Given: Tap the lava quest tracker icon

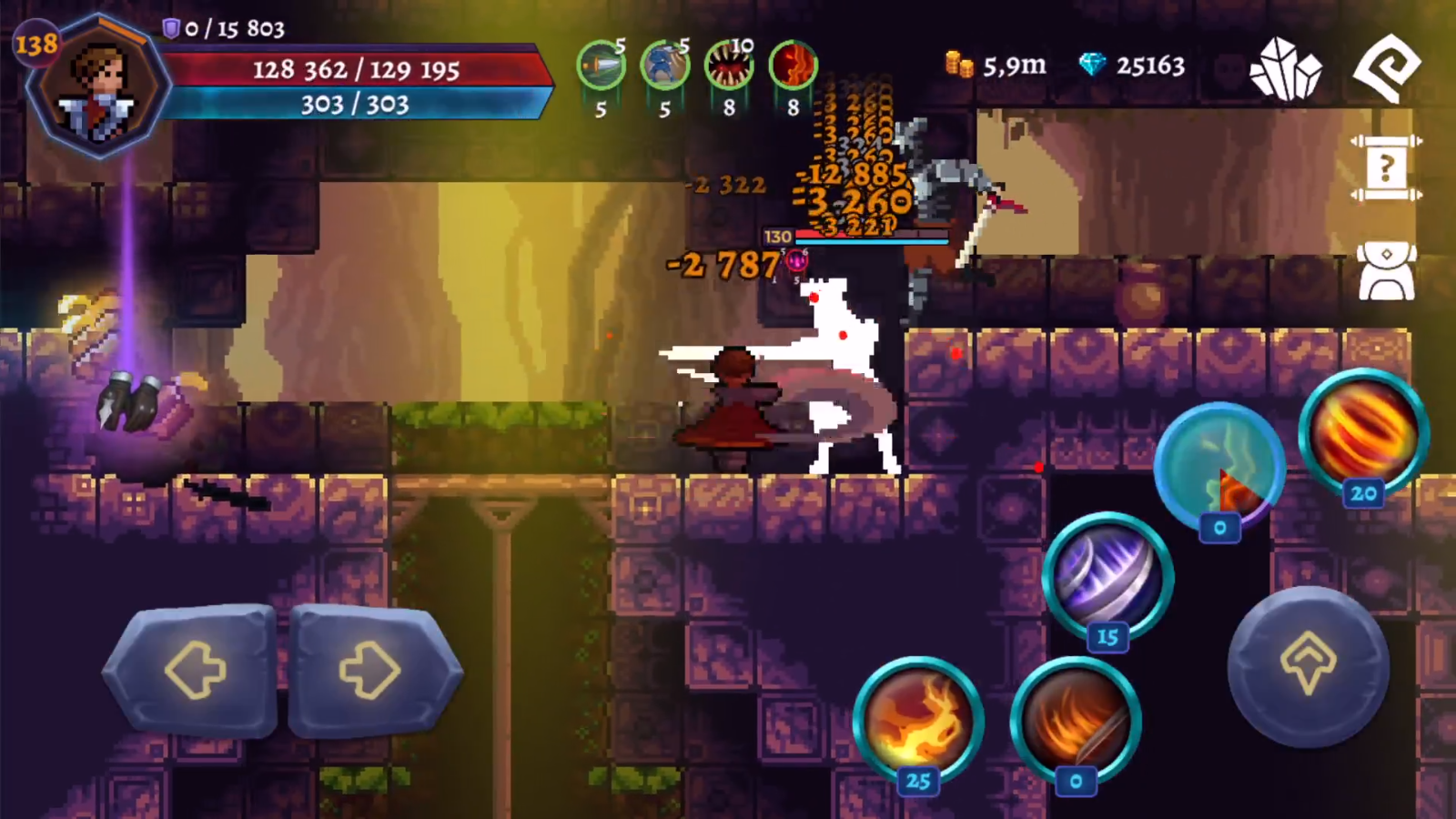Looking at the screenshot, I should tap(792, 66).
